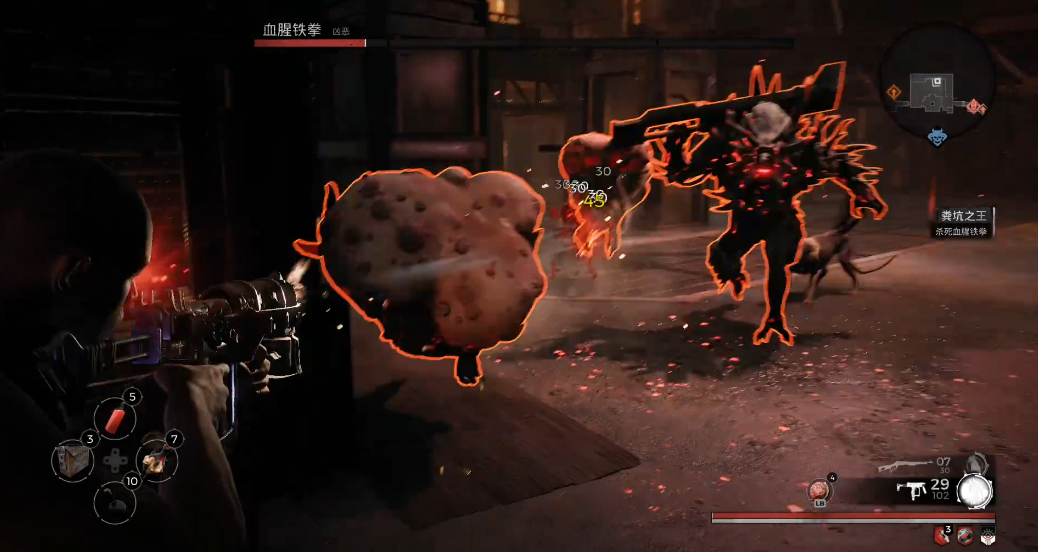This screenshot has height=552, width=1038.
Task: Select the rusty ammo box slot
Action: point(71,459)
